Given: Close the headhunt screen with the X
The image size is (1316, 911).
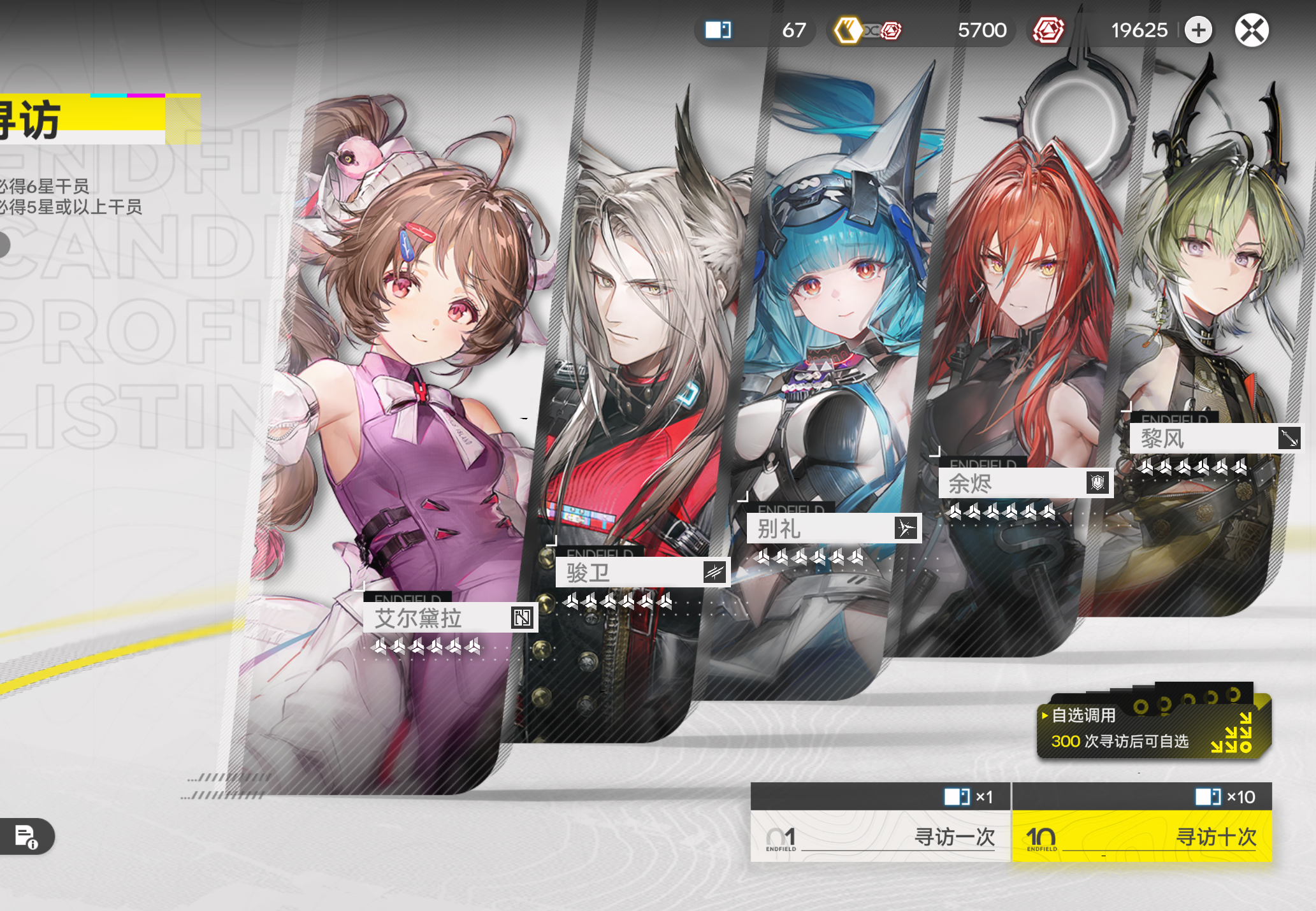Looking at the screenshot, I should pos(1252,31).
